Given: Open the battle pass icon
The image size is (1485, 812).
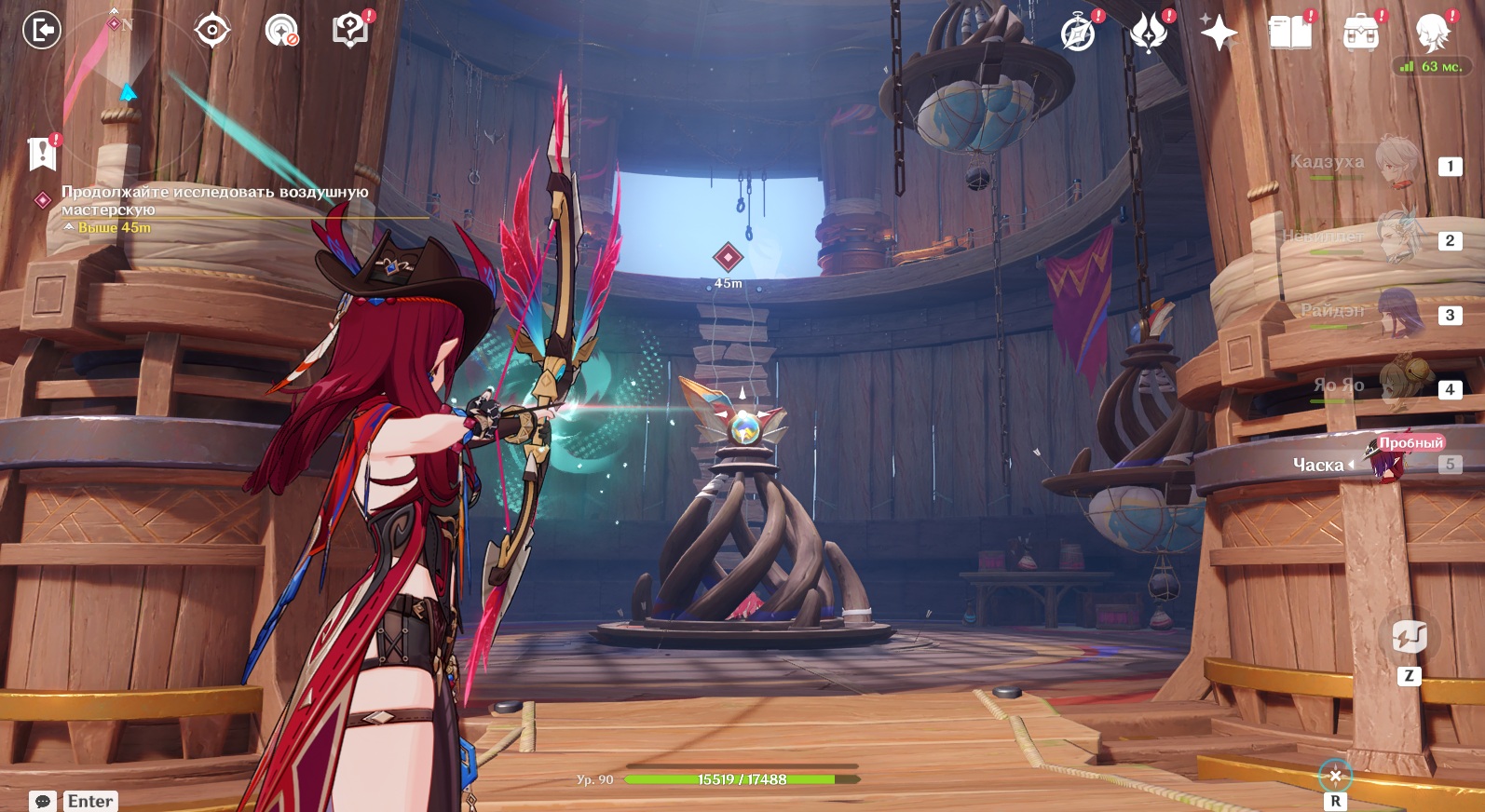Looking at the screenshot, I should click(1149, 34).
